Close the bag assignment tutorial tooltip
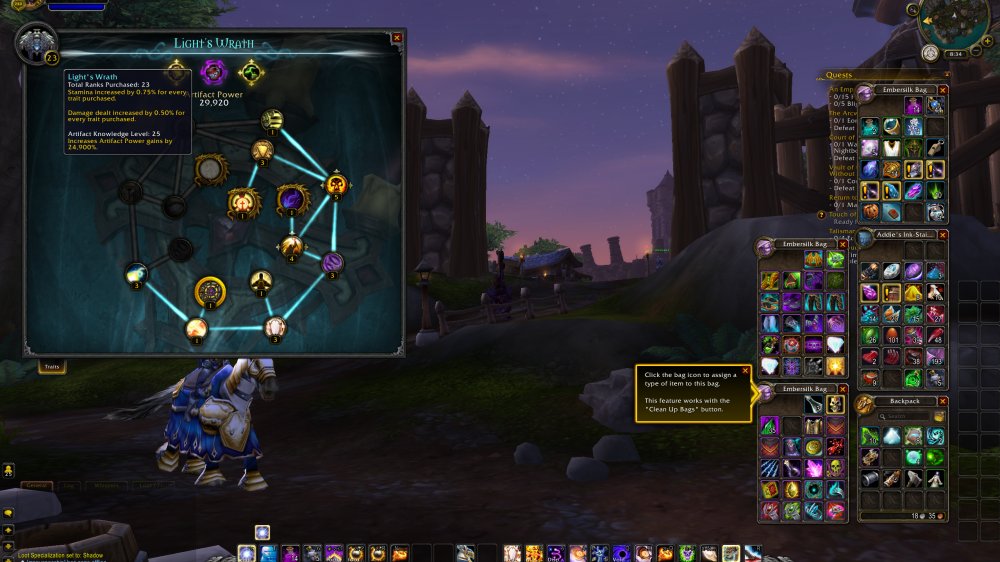 tap(746, 370)
